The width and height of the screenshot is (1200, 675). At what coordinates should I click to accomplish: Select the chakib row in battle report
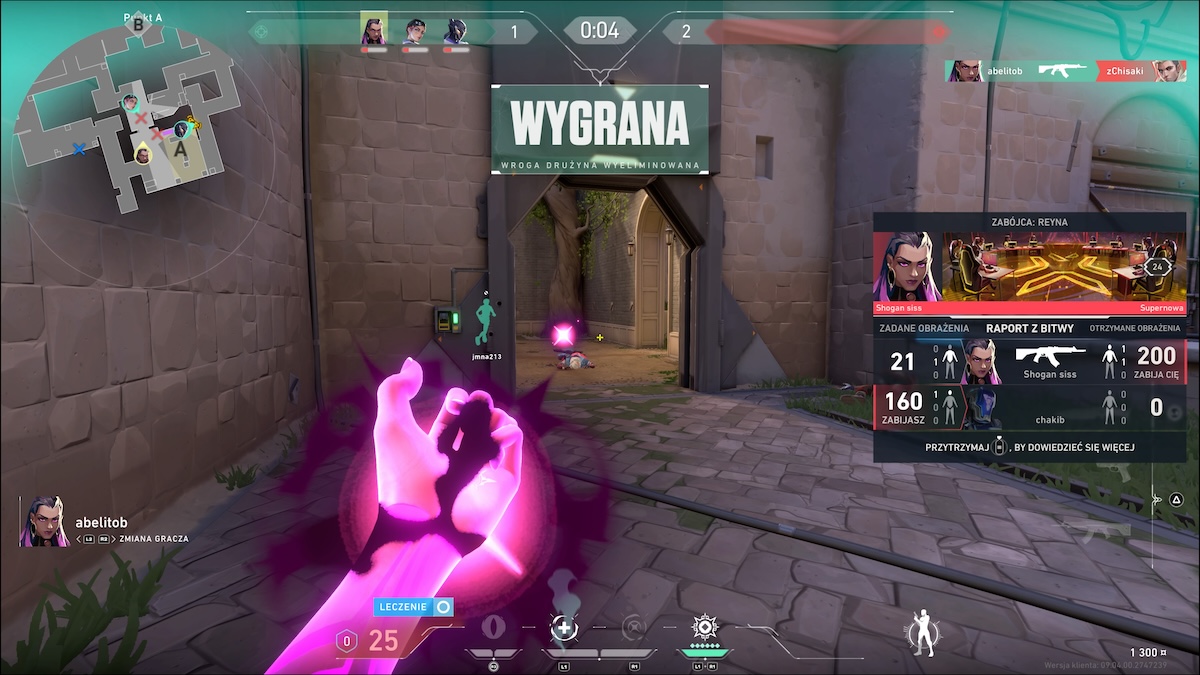1030,407
